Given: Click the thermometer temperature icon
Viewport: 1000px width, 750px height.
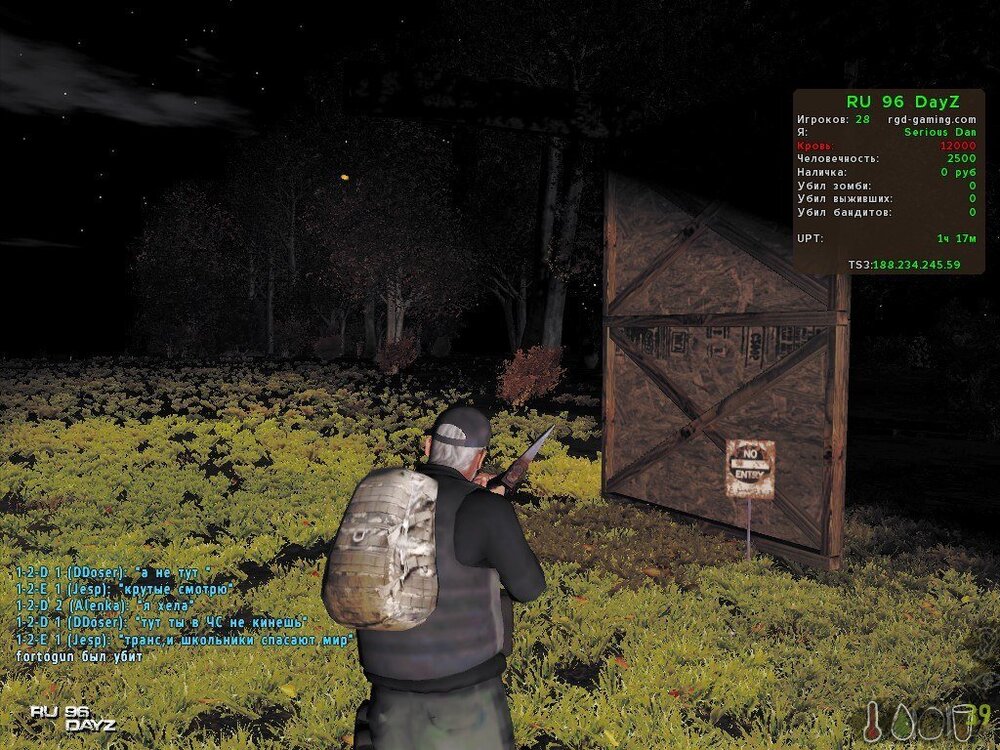Looking at the screenshot, I should pyautogui.click(x=875, y=722).
